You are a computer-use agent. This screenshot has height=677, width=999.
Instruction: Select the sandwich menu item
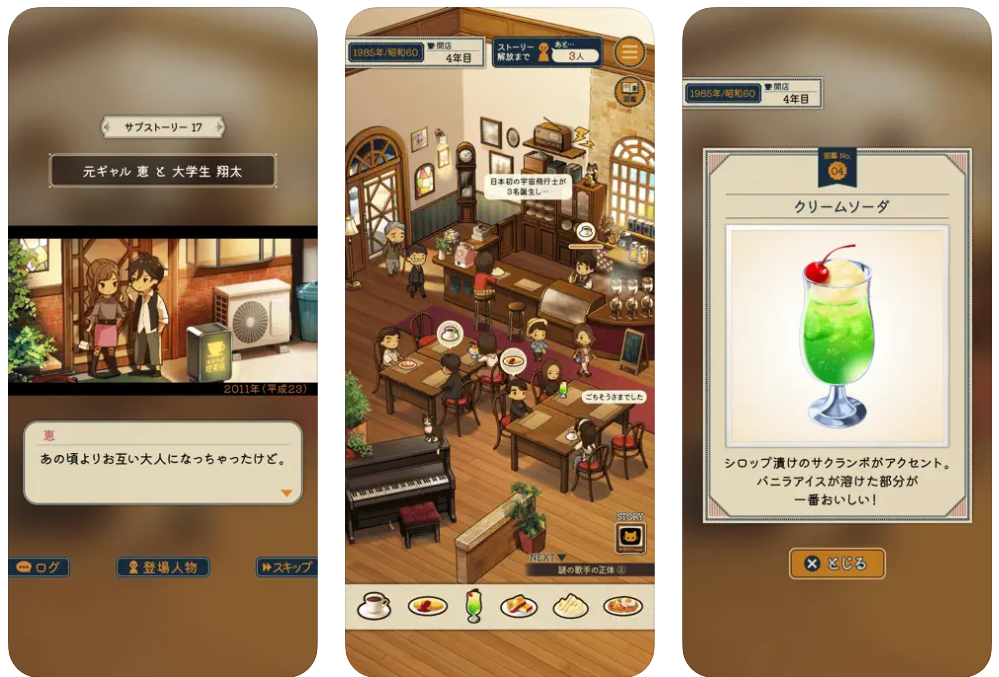571,605
